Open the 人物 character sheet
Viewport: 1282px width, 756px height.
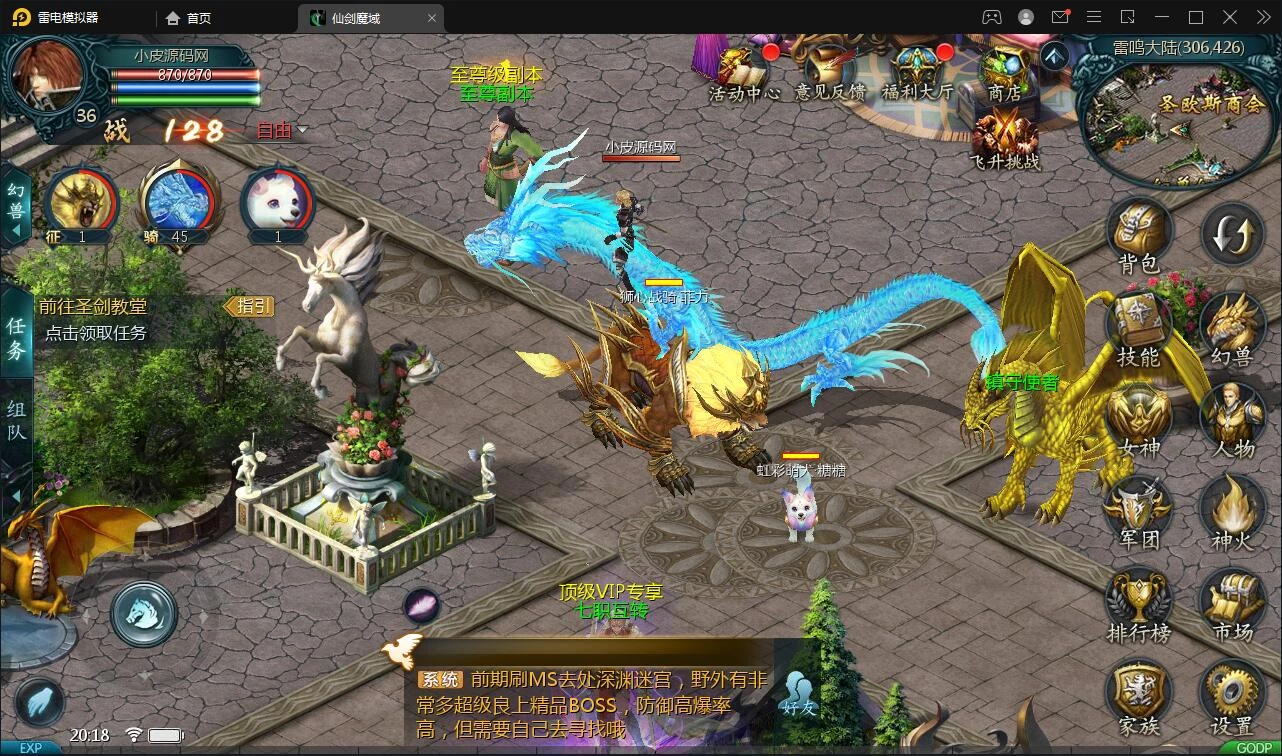(x=1232, y=418)
